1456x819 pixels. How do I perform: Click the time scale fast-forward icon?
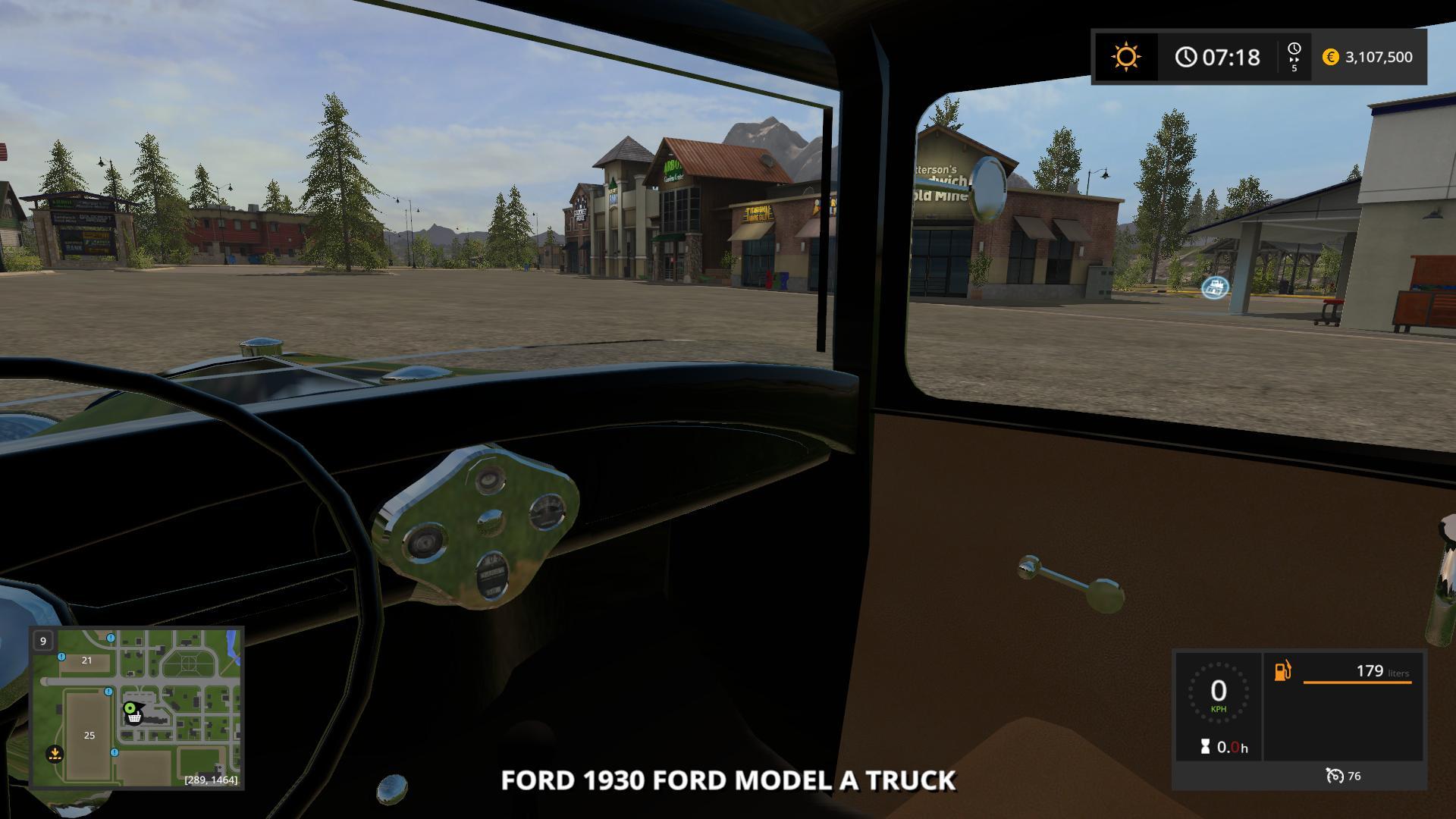[1294, 57]
